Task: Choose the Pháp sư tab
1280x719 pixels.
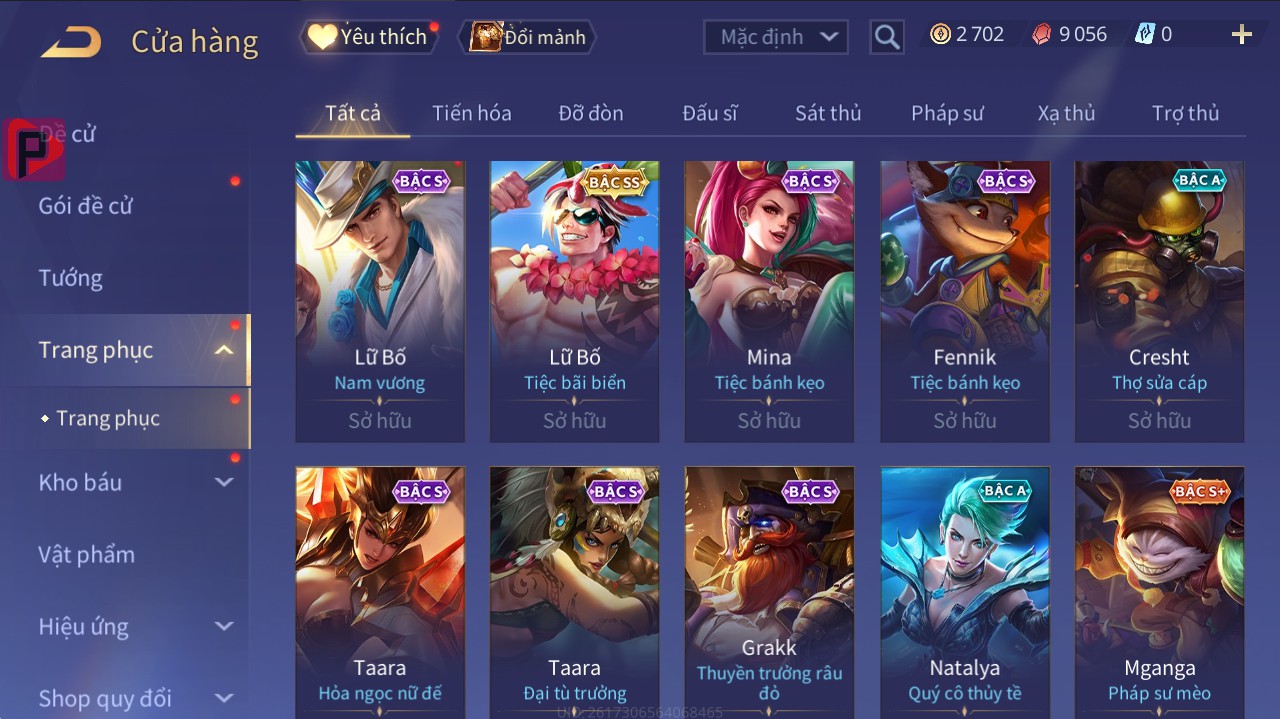Action: [946, 113]
